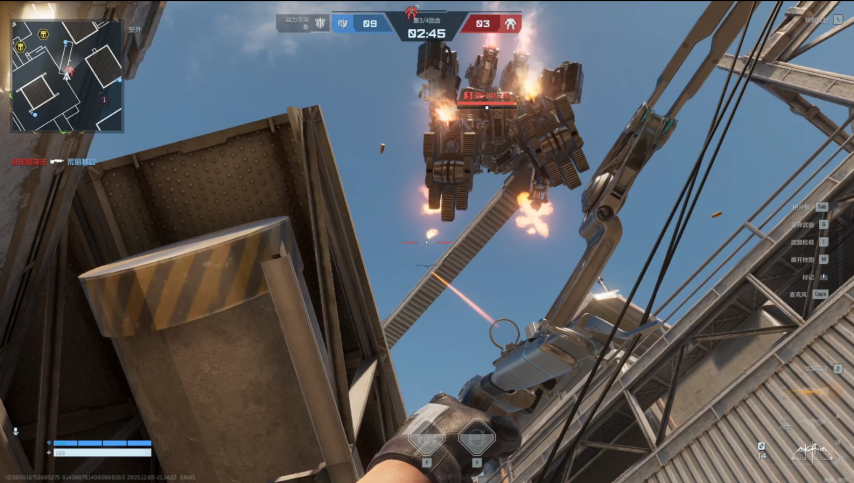
Task: Select the weapon silhouette icon
Action: point(811,451)
